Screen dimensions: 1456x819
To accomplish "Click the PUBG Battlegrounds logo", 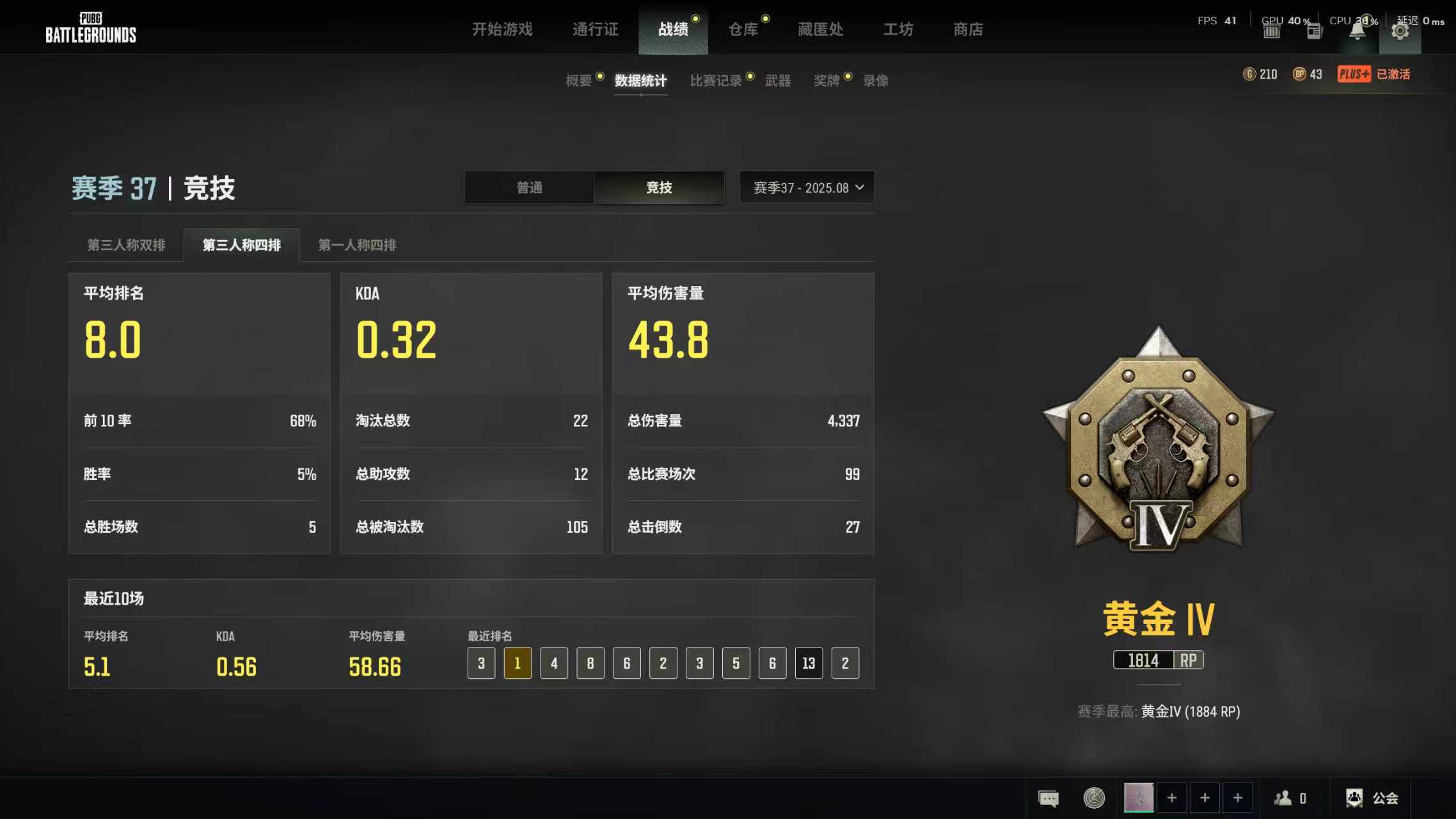I will (90, 27).
